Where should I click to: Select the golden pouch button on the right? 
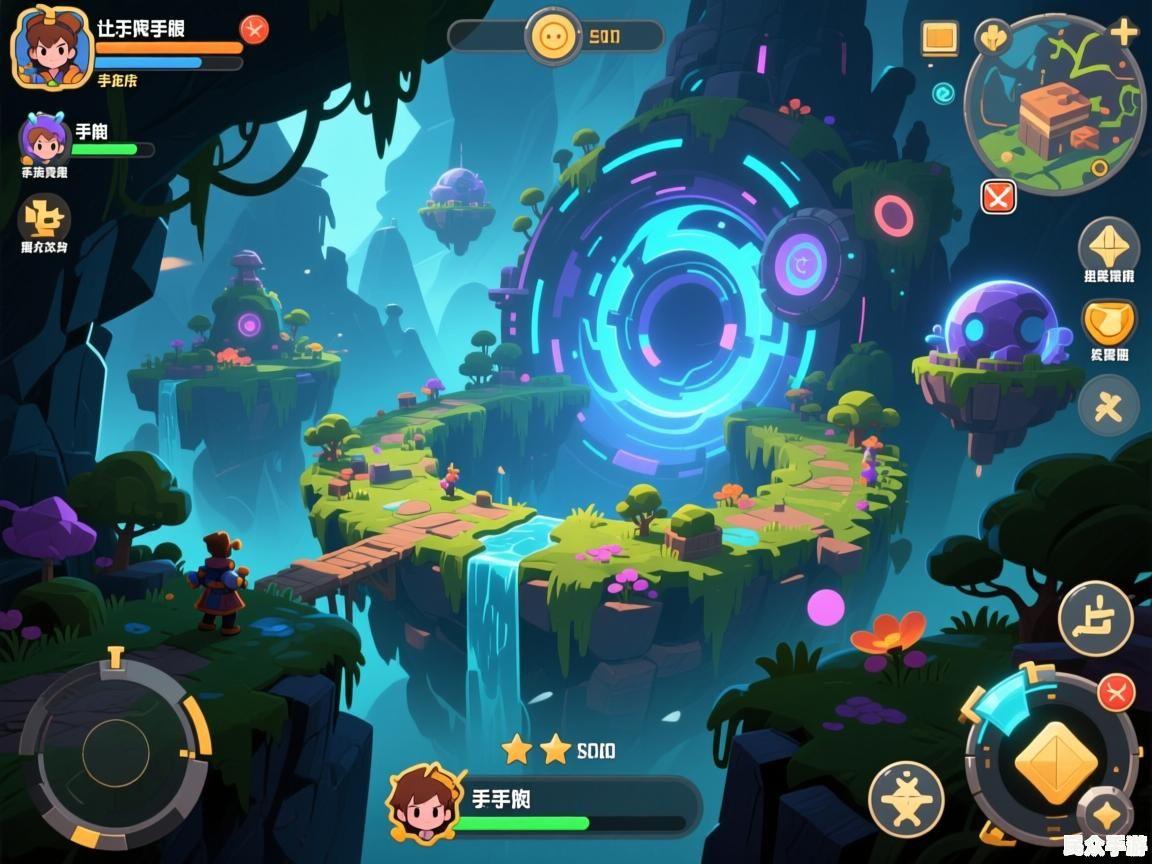[x=1108, y=323]
